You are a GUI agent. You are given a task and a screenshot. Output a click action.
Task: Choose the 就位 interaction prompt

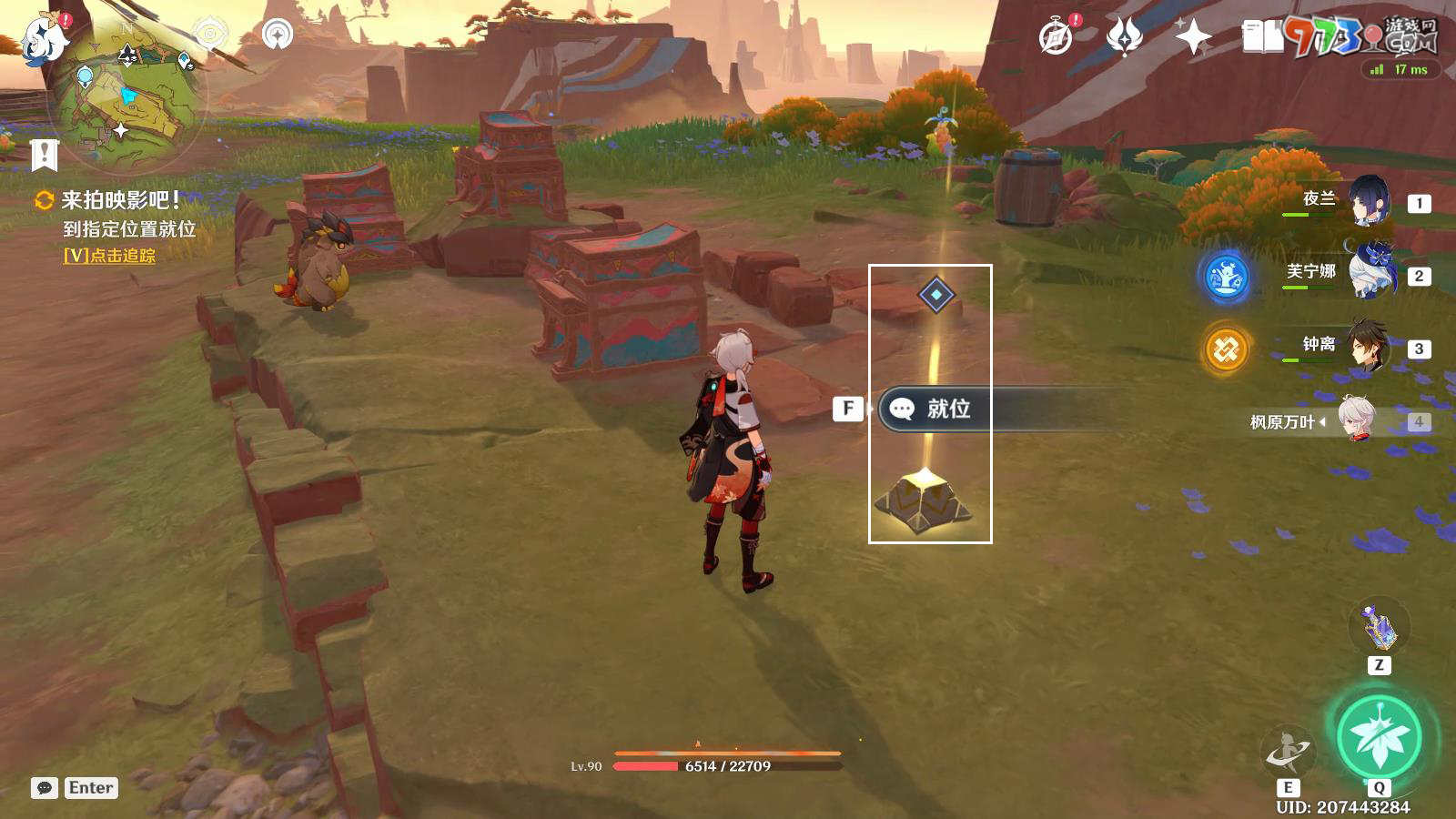point(946,409)
